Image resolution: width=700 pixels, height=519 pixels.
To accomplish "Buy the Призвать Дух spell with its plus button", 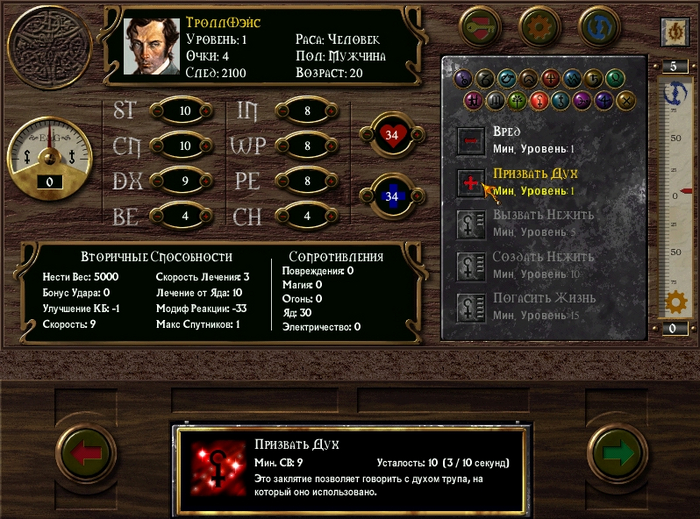I will [471, 182].
